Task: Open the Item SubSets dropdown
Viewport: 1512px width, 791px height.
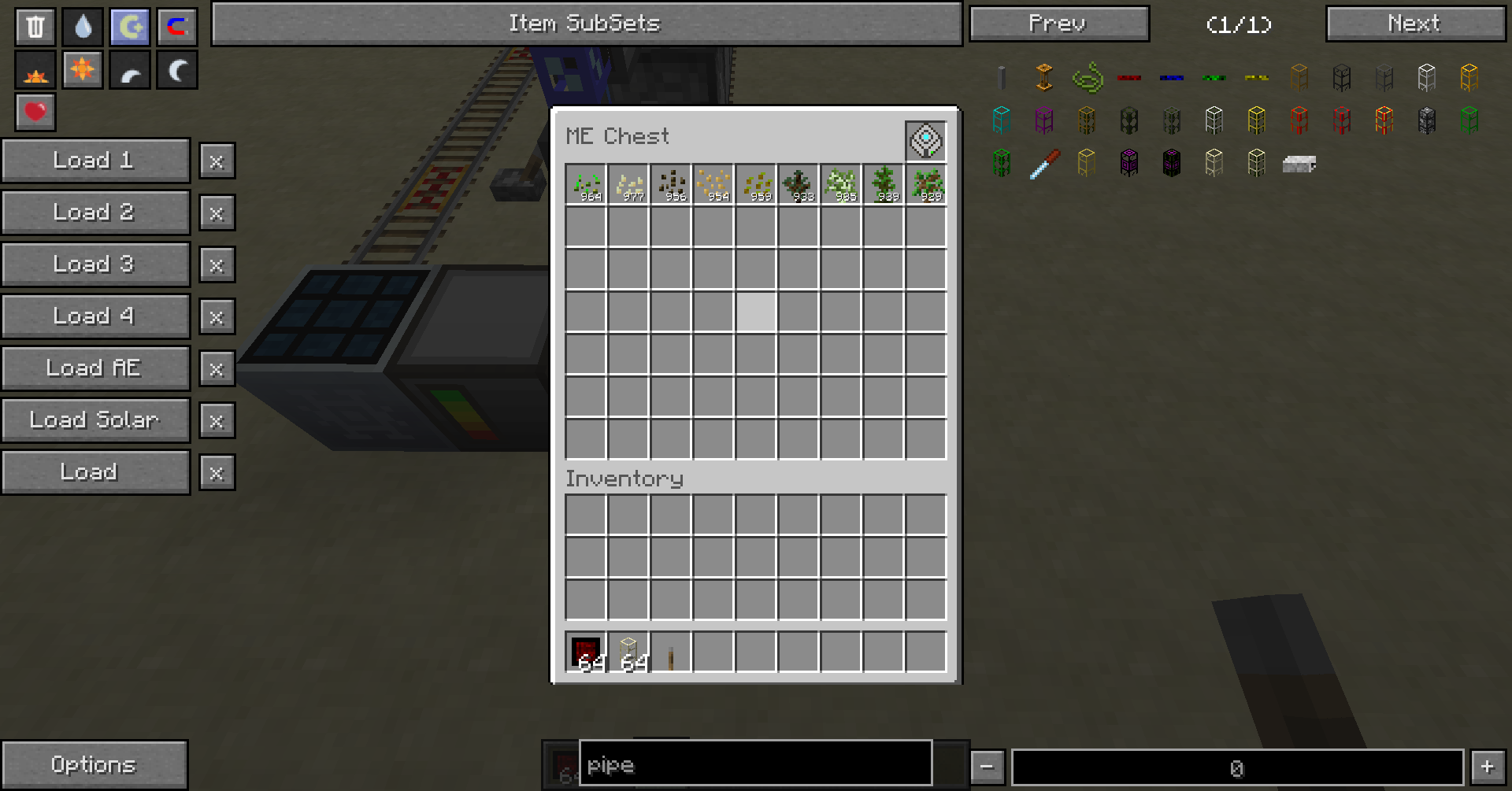Action: coord(586,24)
